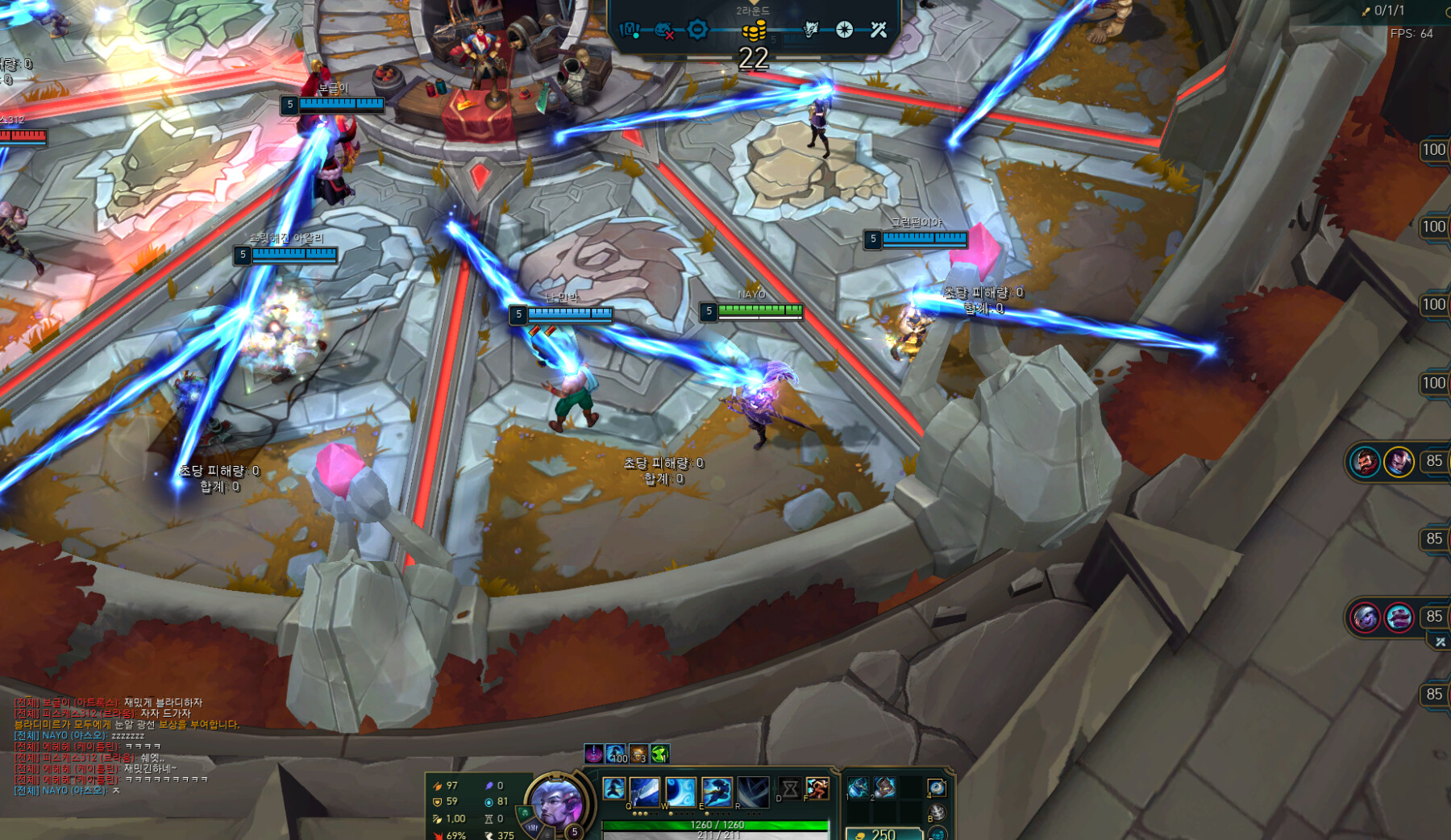Click the crossed swords round marker

click(x=879, y=30)
